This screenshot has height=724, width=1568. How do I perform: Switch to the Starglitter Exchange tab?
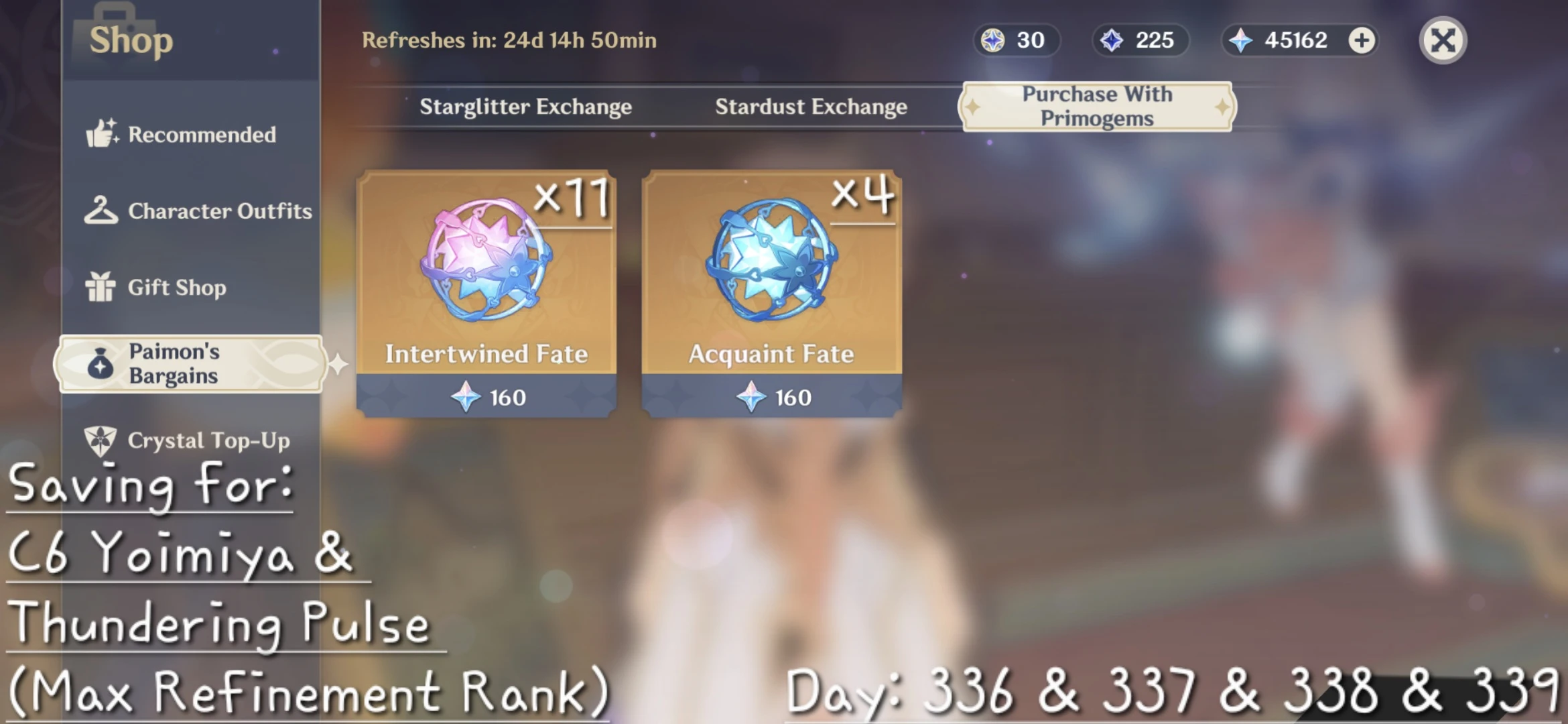point(525,106)
